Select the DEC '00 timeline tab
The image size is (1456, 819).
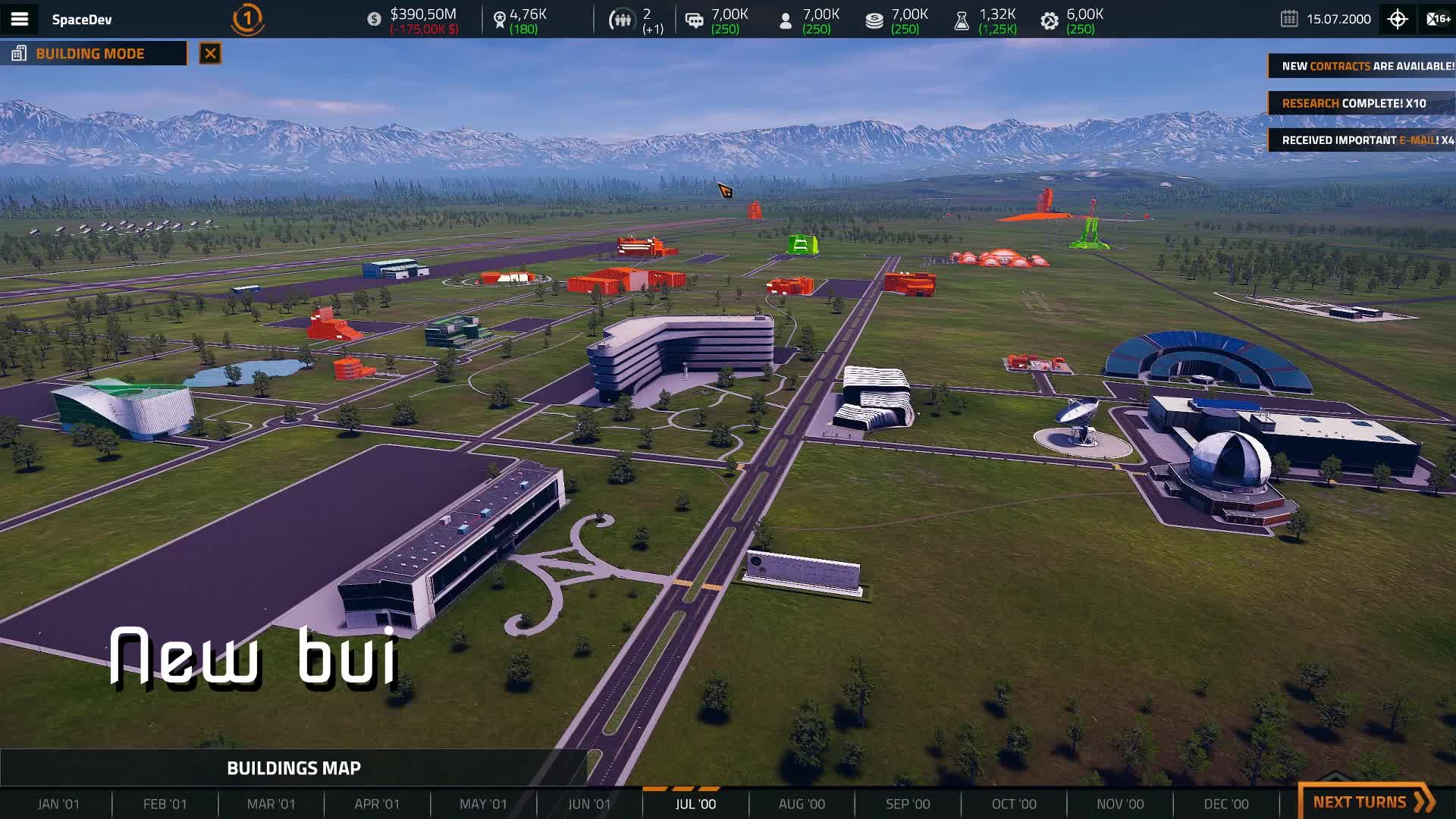(x=1227, y=803)
